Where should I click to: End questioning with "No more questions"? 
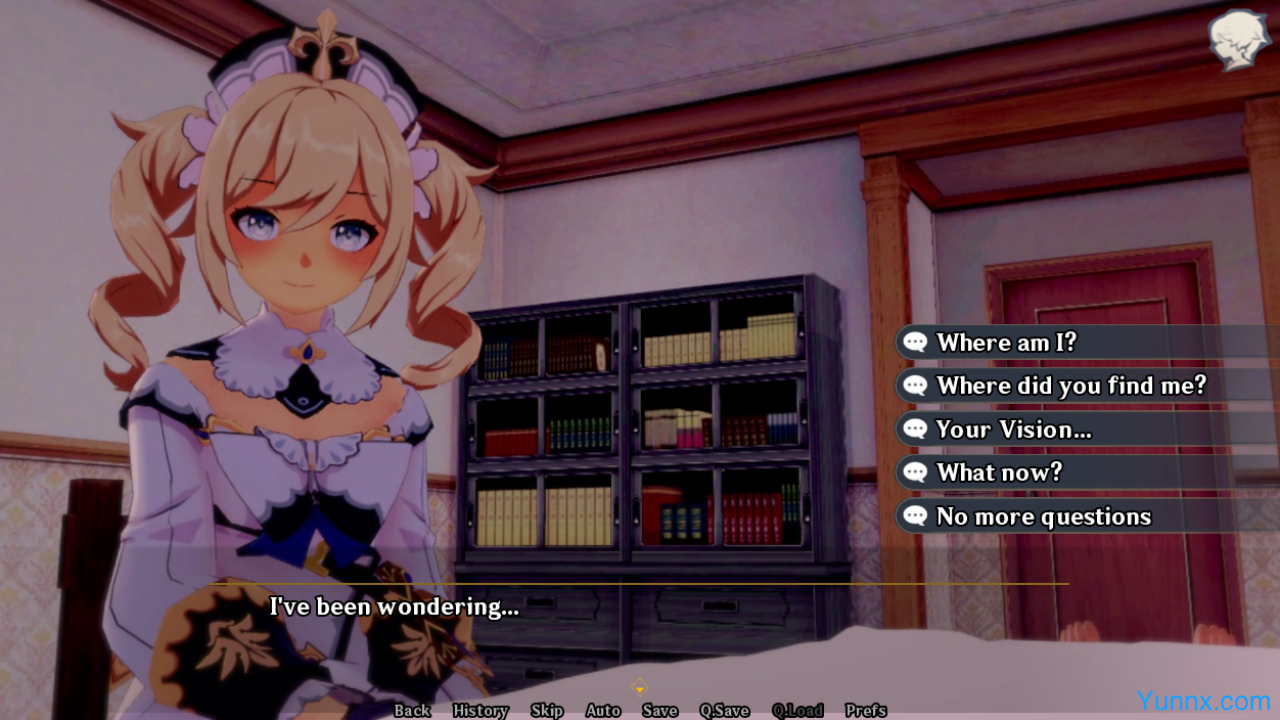point(1043,517)
